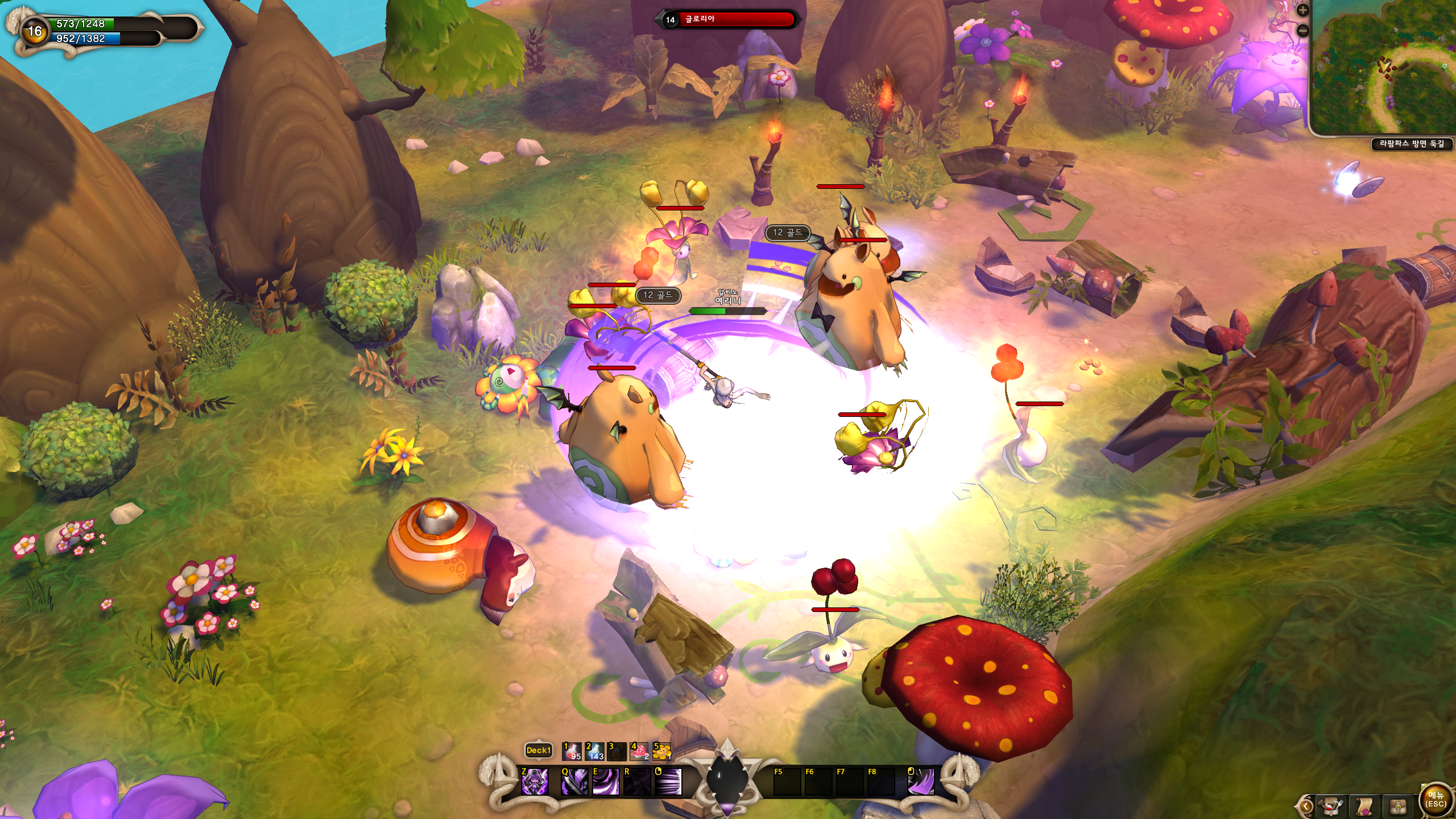Open the crafting tools pouch icon

[1331, 806]
